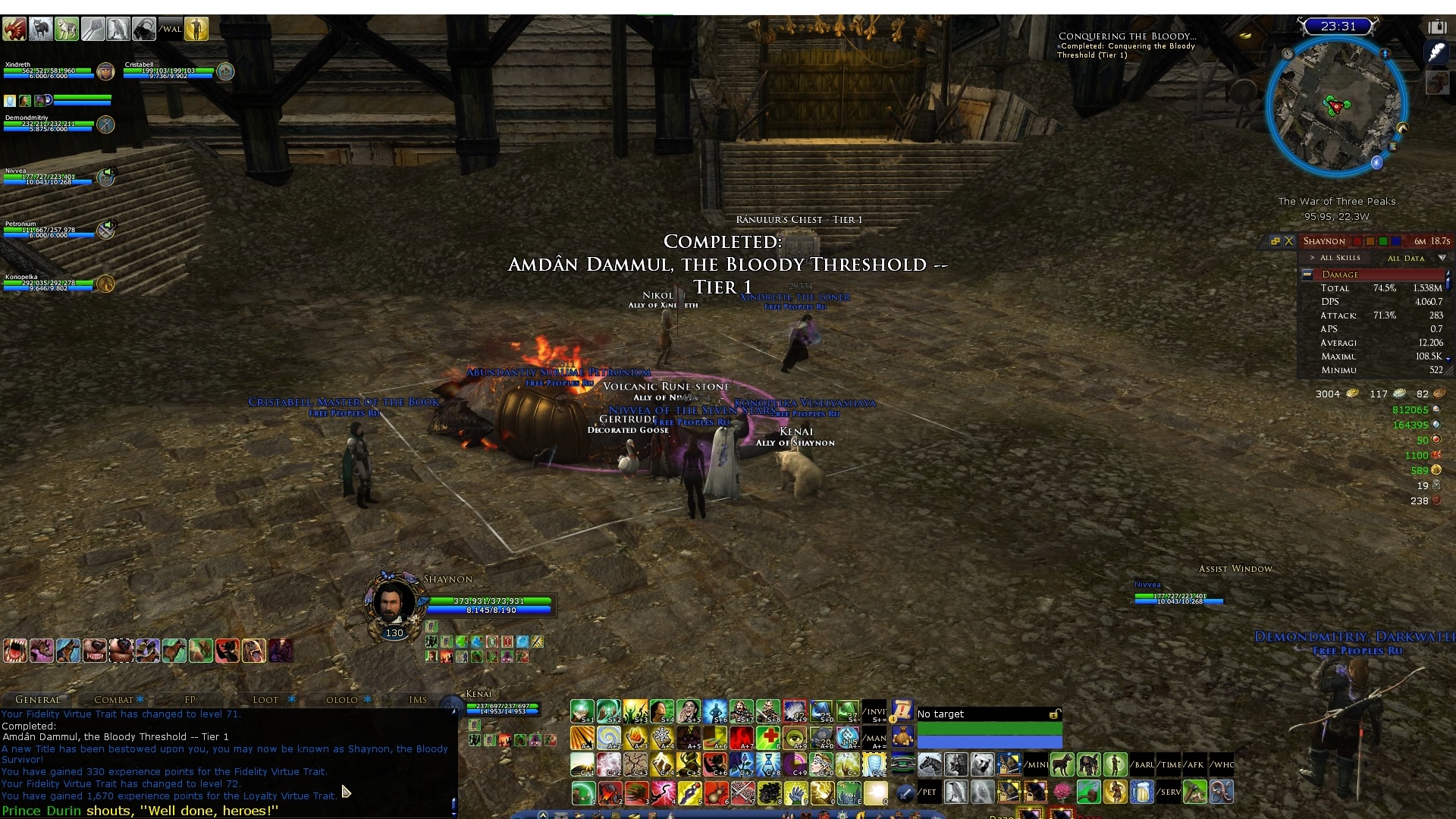Viewport: 1456px width, 819px height.
Task: Switch to the Combat chat tab
Action: pyautogui.click(x=114, y=699)
